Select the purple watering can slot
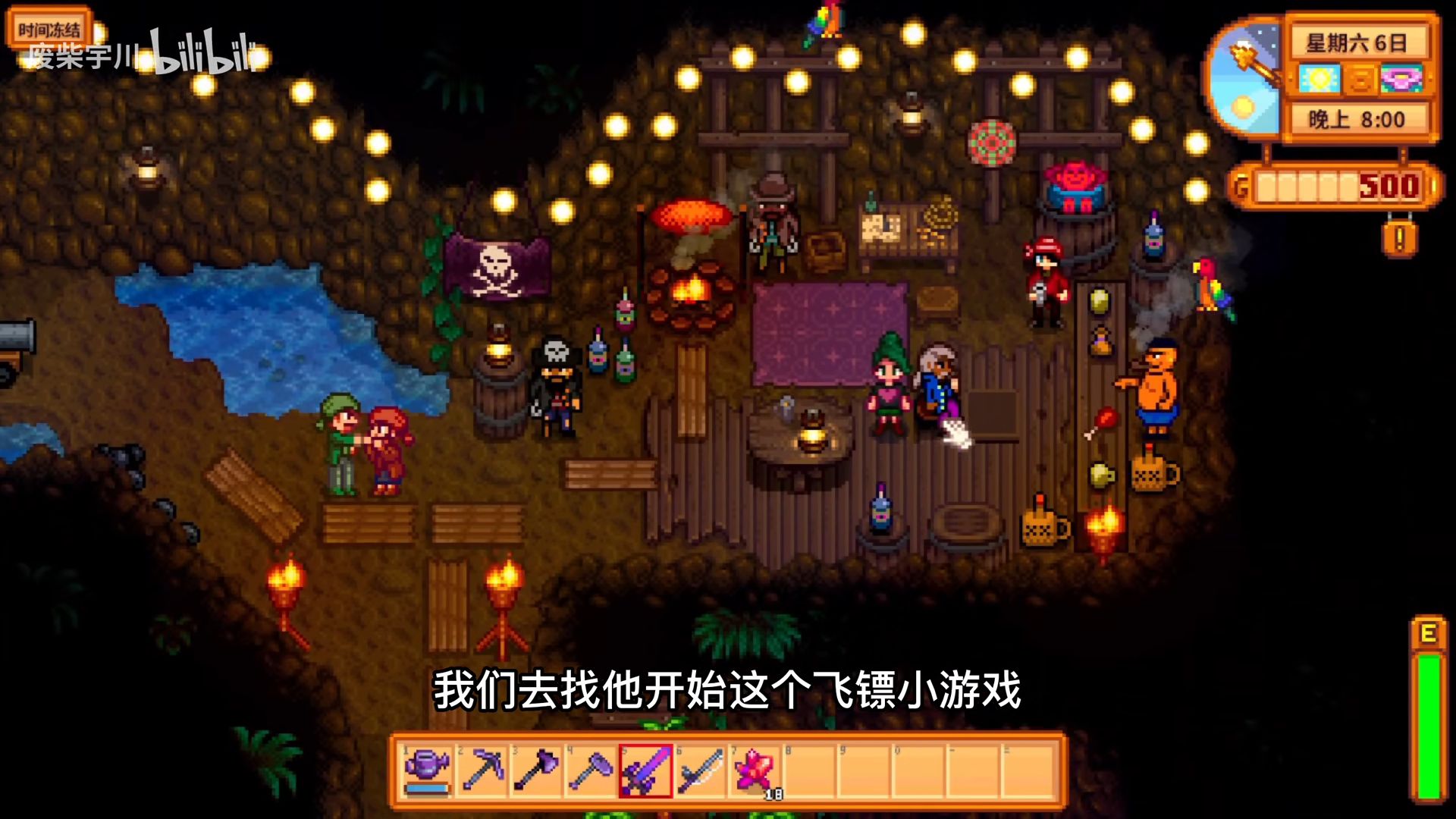Image resolution: width=1456 pixels, height=819 pixels. tap(428, 769)
